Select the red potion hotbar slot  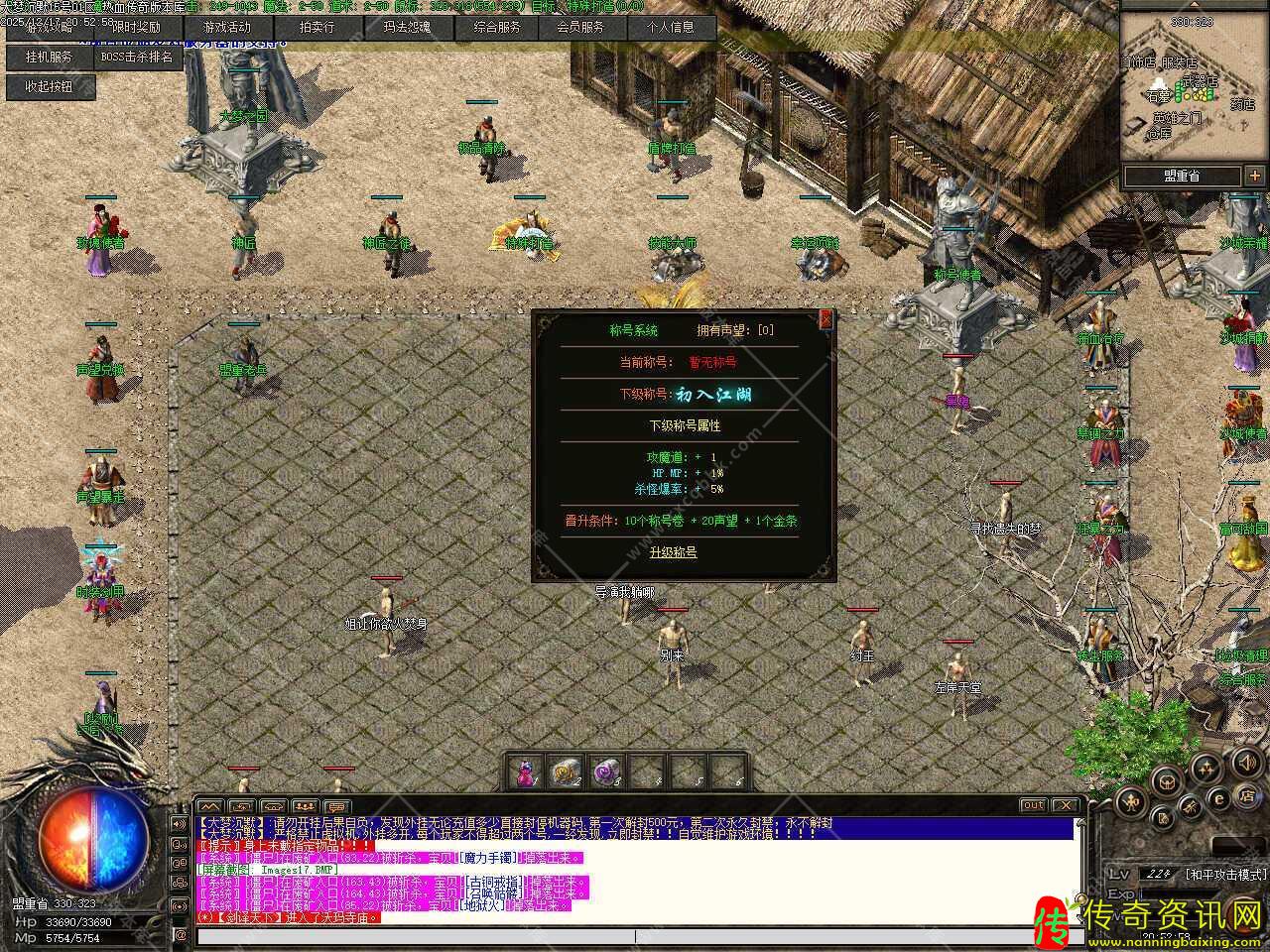pyautogui.click(x=525, y=771)
